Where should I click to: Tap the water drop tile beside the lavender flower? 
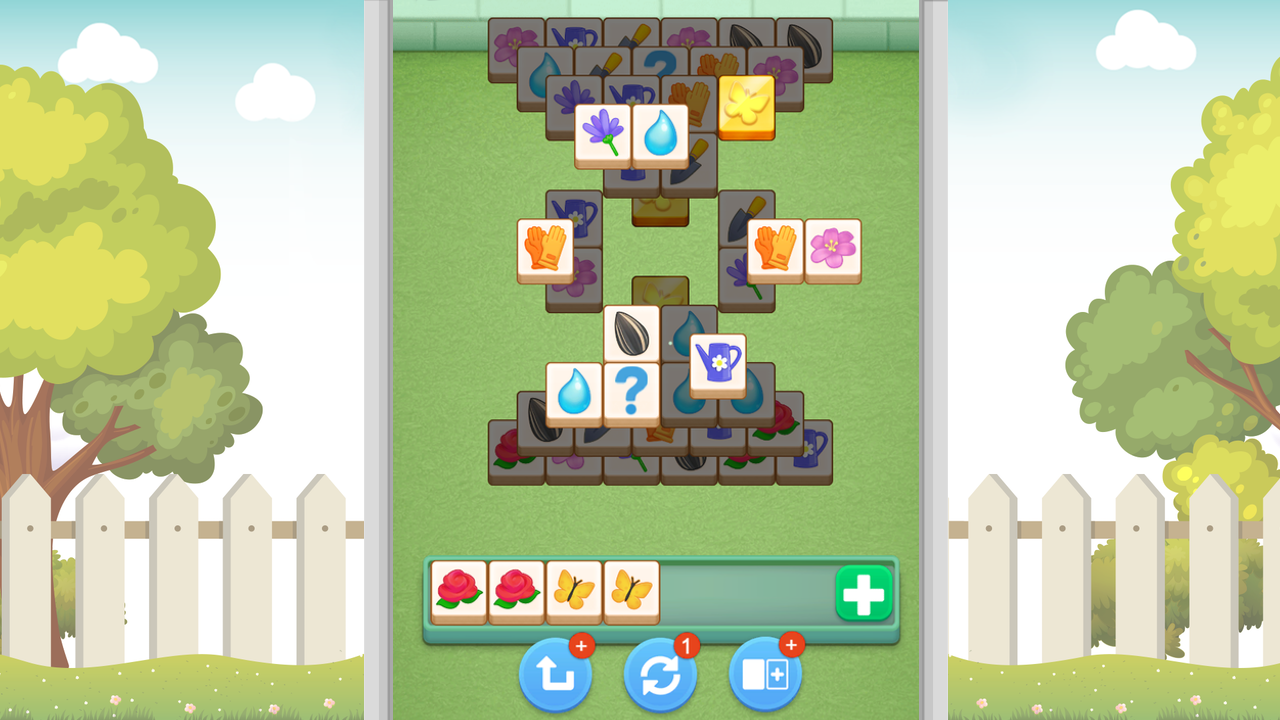coord(660,132)
